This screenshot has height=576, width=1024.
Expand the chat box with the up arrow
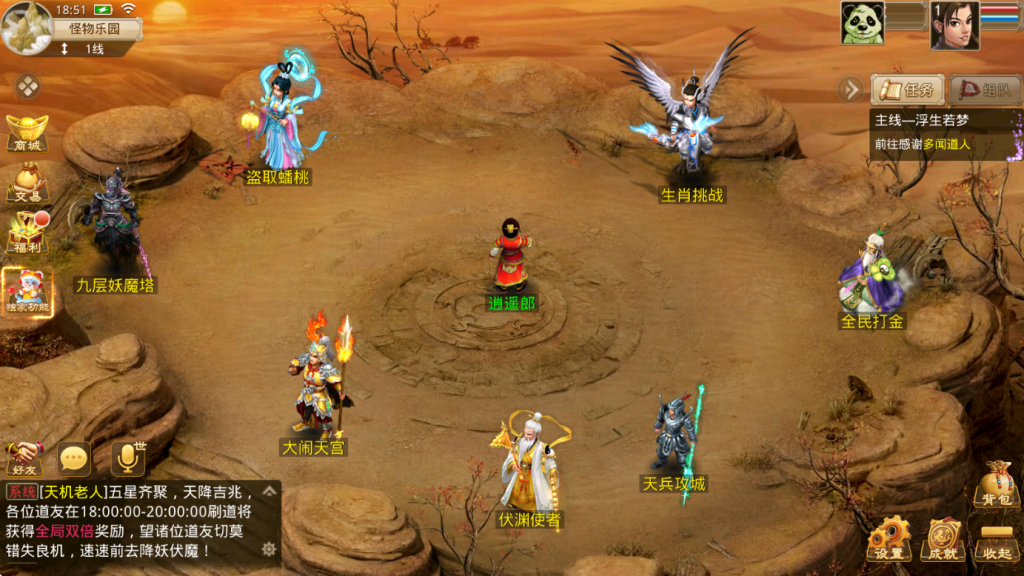coord(269,492)
